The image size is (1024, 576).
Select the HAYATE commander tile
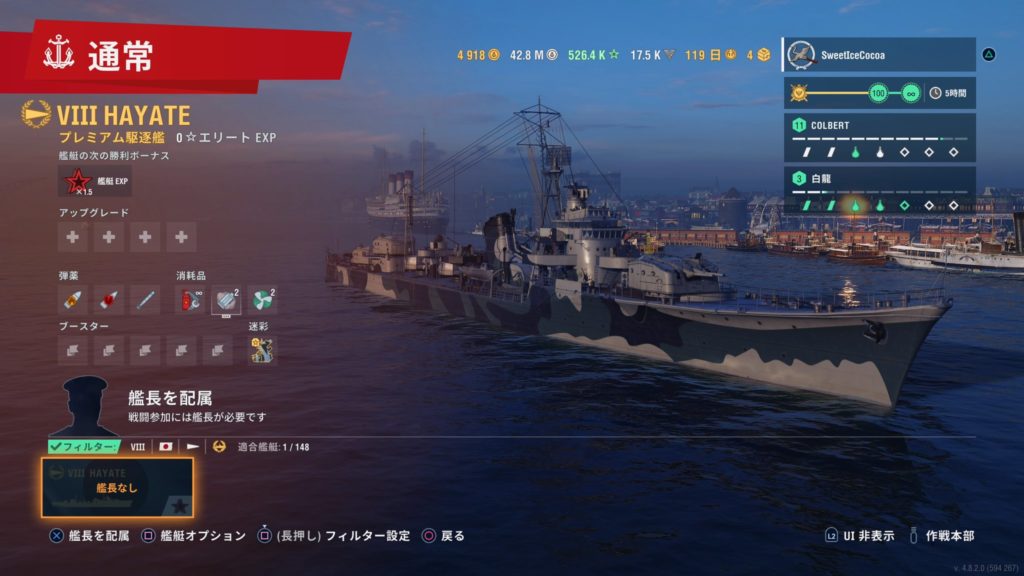click(117, 487)
